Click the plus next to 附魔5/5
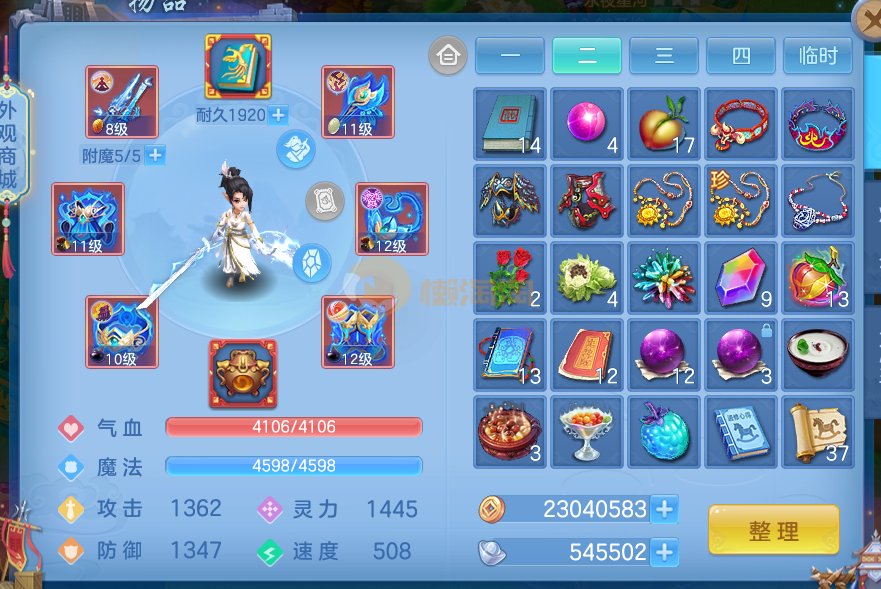The width and height of the screenshot is (881, 589). coord(155,155)
